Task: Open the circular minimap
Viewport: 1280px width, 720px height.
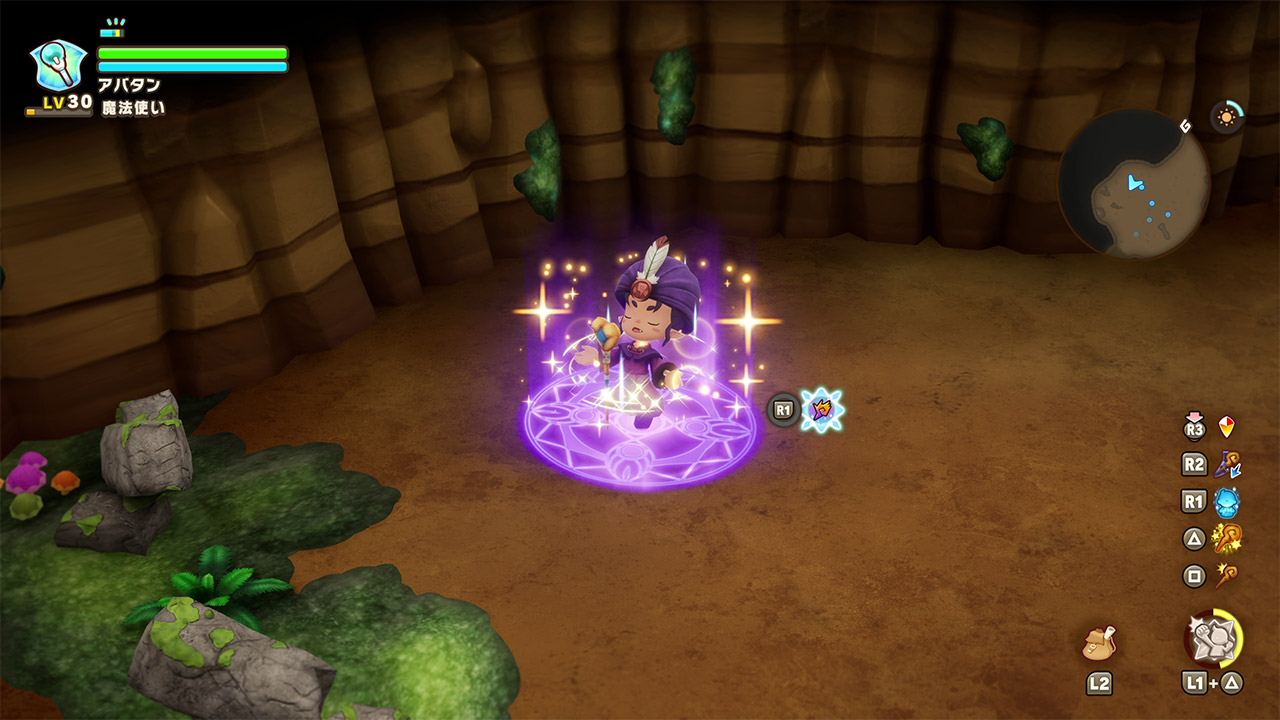Action: 1133,183
